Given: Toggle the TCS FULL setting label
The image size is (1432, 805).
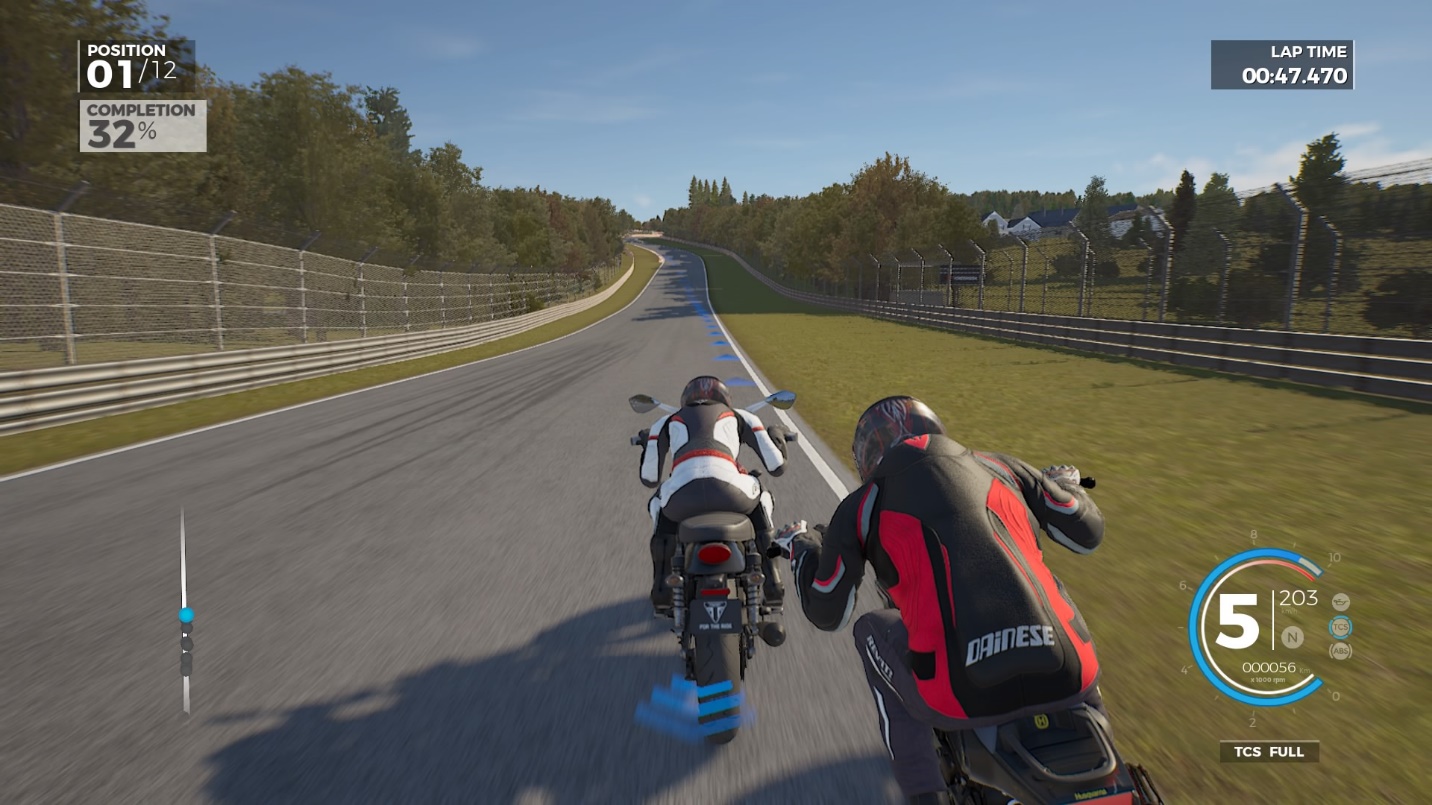Looking at the screenshot, I should [x=1269, y=752].
